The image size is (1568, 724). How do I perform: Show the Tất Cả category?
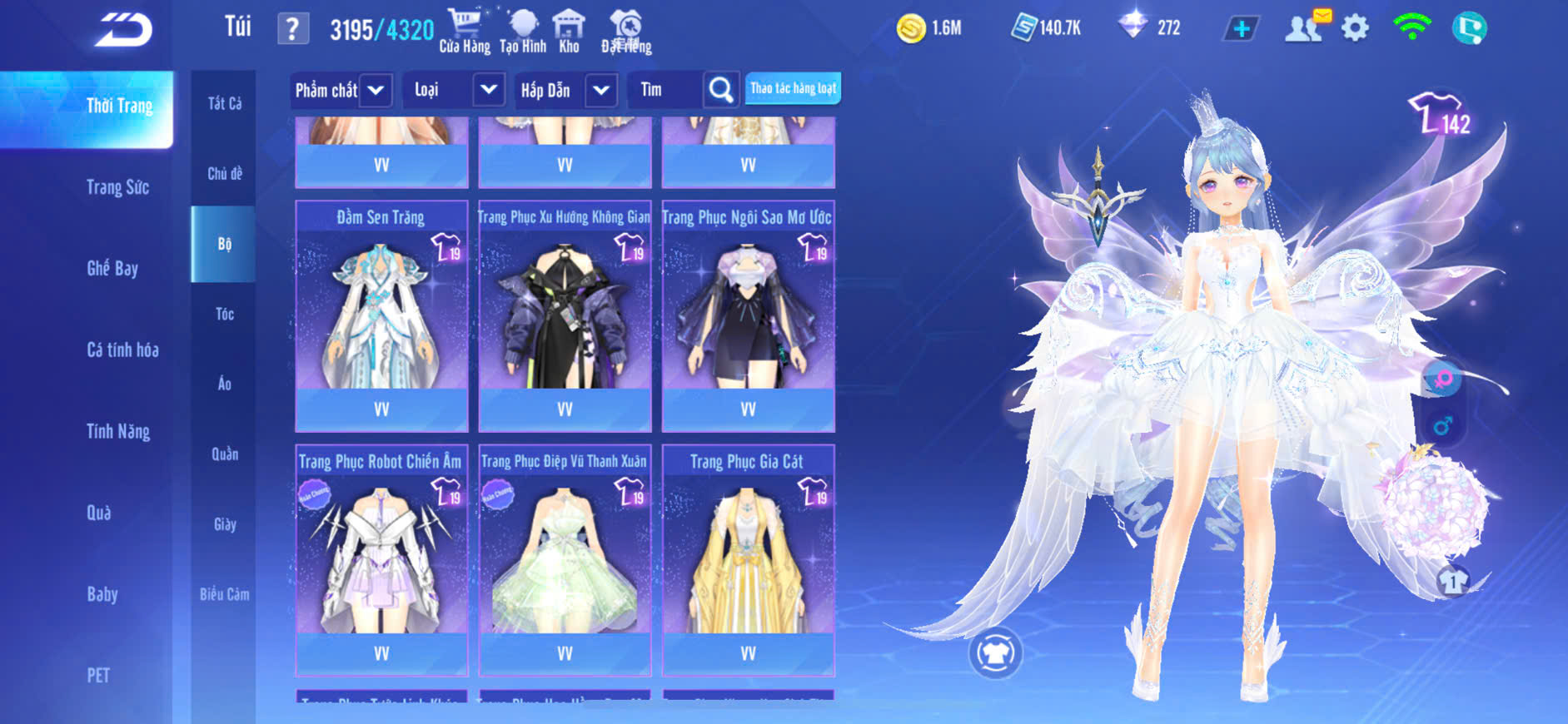[225, 103]
